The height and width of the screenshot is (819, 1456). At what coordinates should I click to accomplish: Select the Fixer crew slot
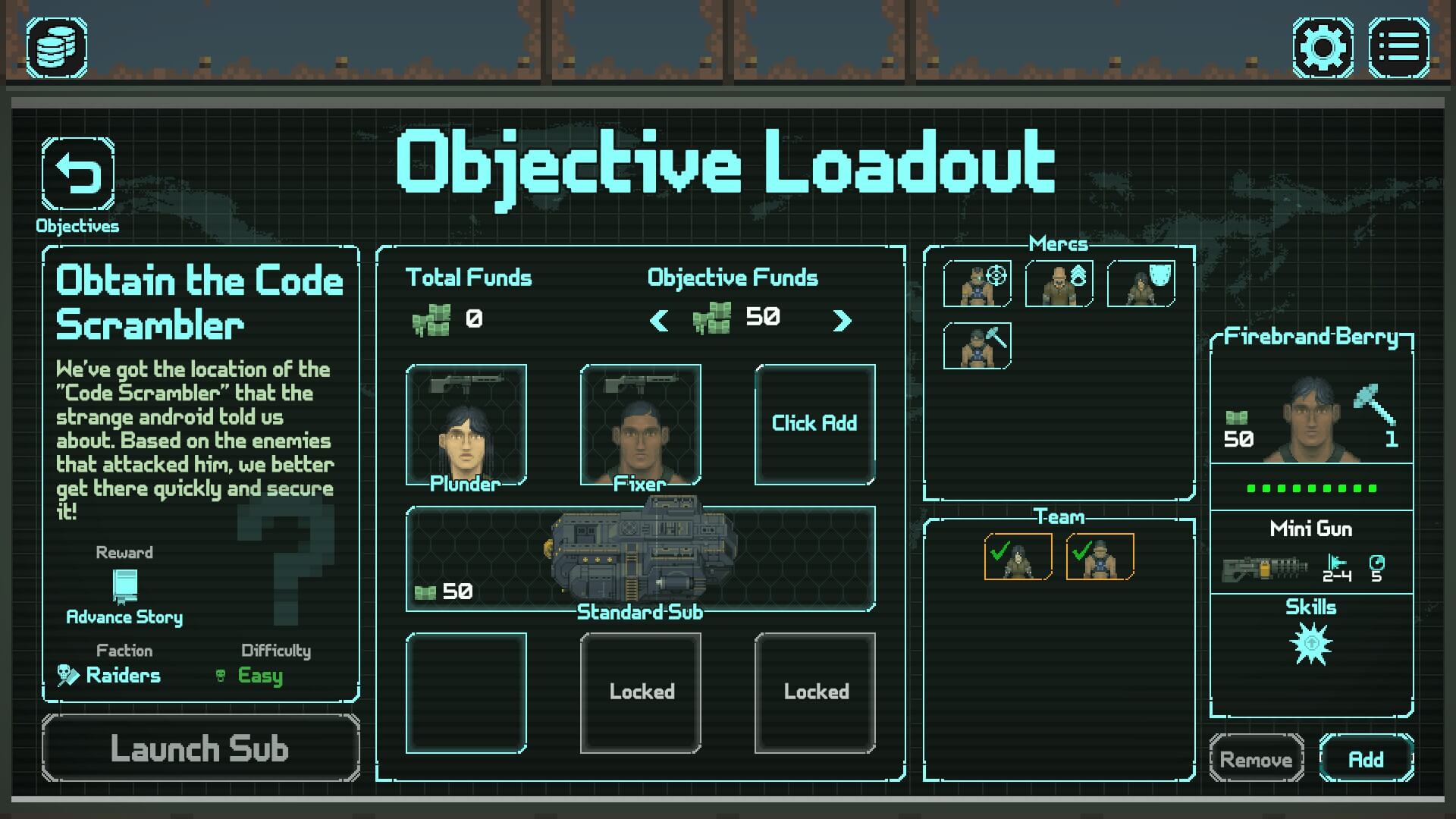point(640,425)
